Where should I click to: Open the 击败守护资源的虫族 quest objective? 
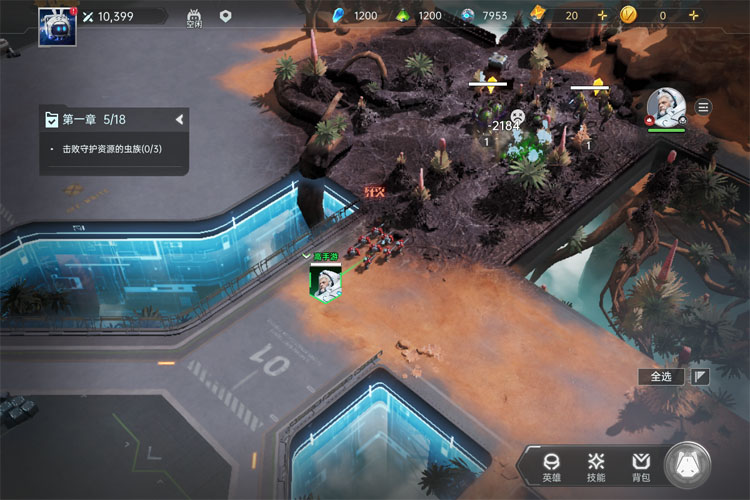112,149
